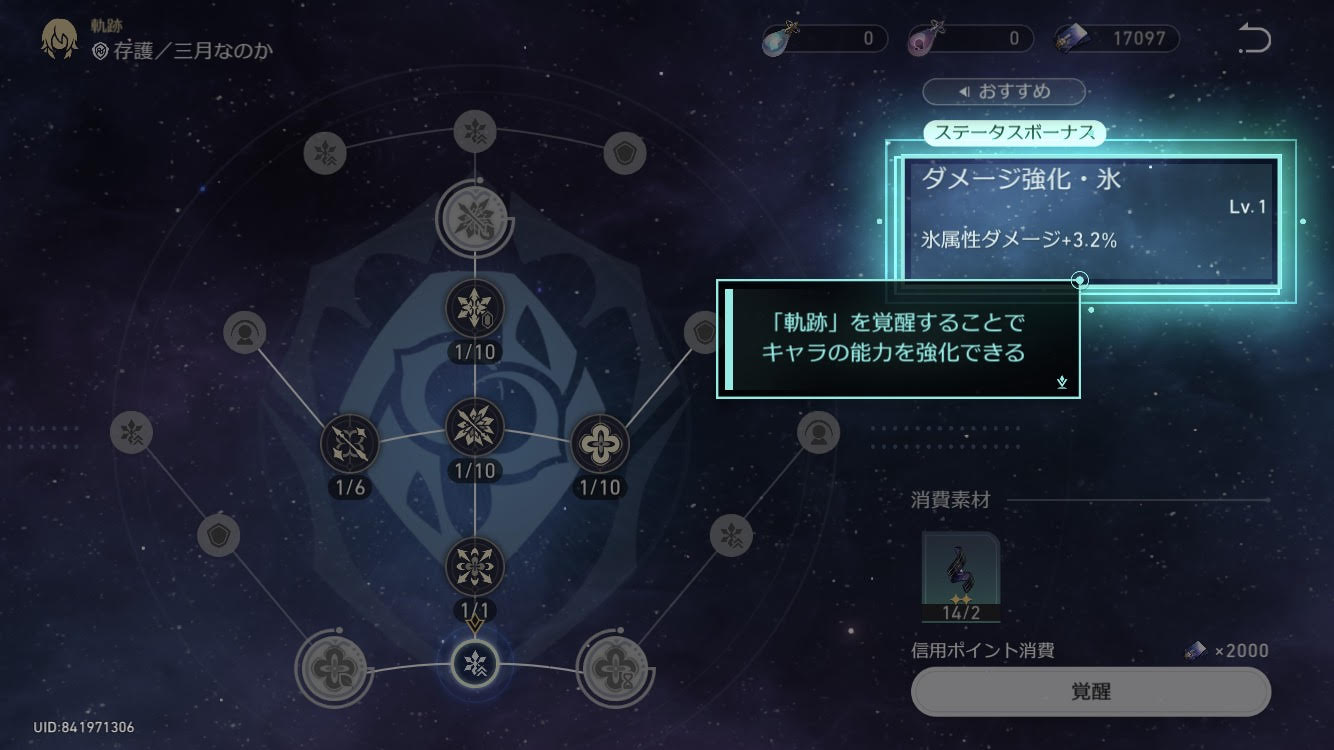Image resolution: width=1334 pixels, height=750 pixels.
Task: Click the 覚醒 awaken button
Action: tap(1090, 691)
